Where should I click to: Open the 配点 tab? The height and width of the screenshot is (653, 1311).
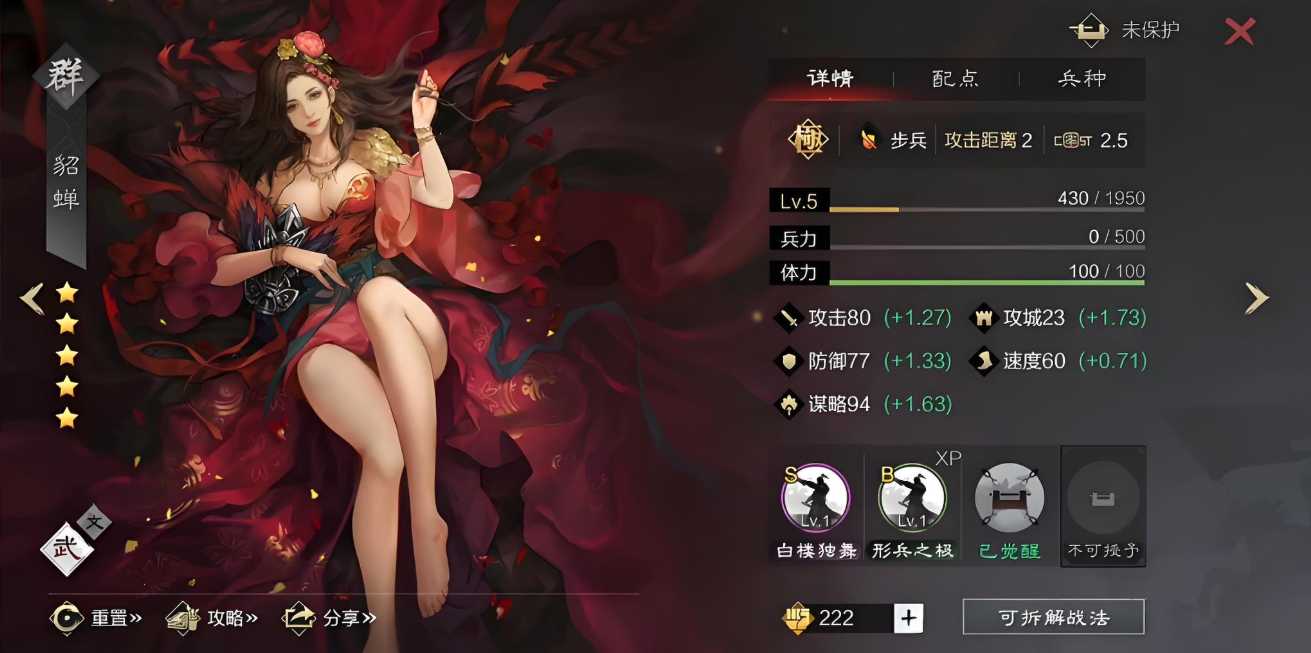point(955,79)
